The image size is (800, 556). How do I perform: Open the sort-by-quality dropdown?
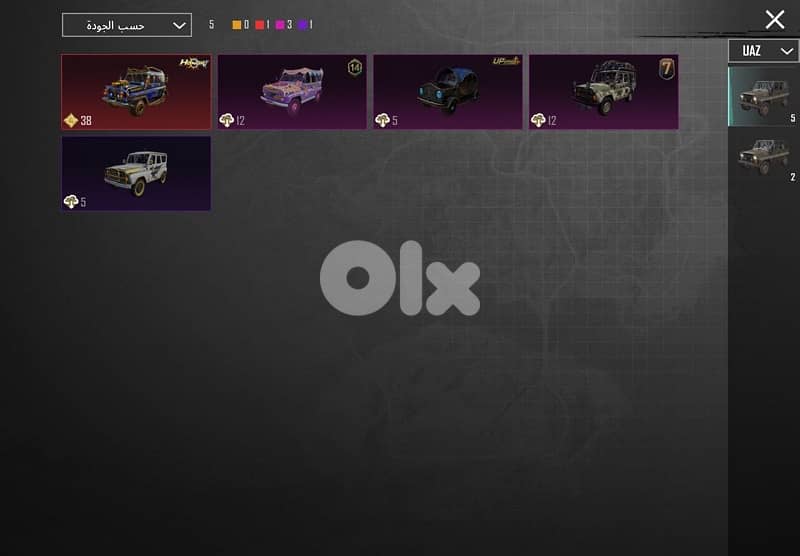coord(126,25)
